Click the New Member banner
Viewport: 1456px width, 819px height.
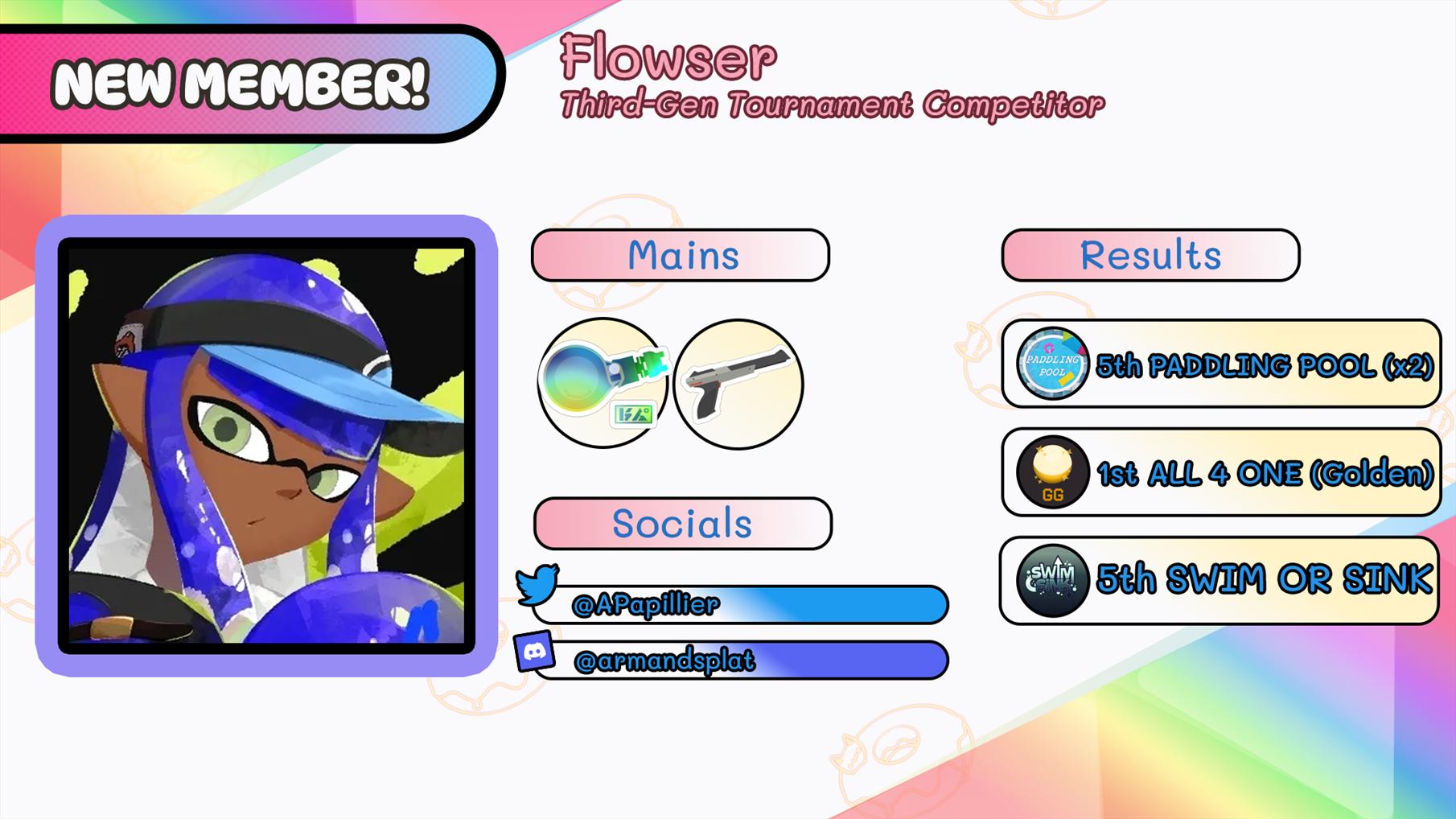pos(240,84)
